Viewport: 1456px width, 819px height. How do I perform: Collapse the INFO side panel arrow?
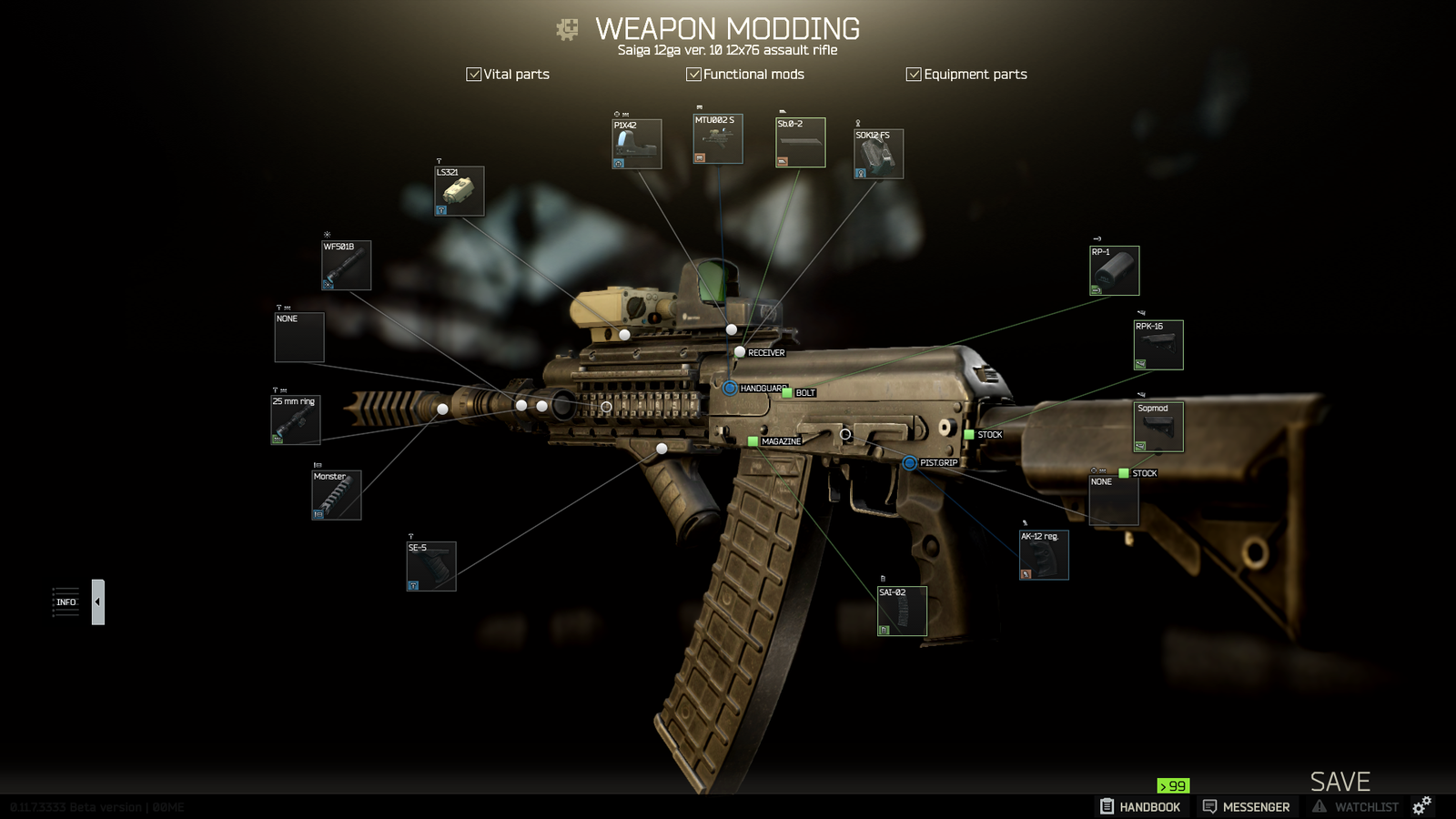(x=97, y=602)
